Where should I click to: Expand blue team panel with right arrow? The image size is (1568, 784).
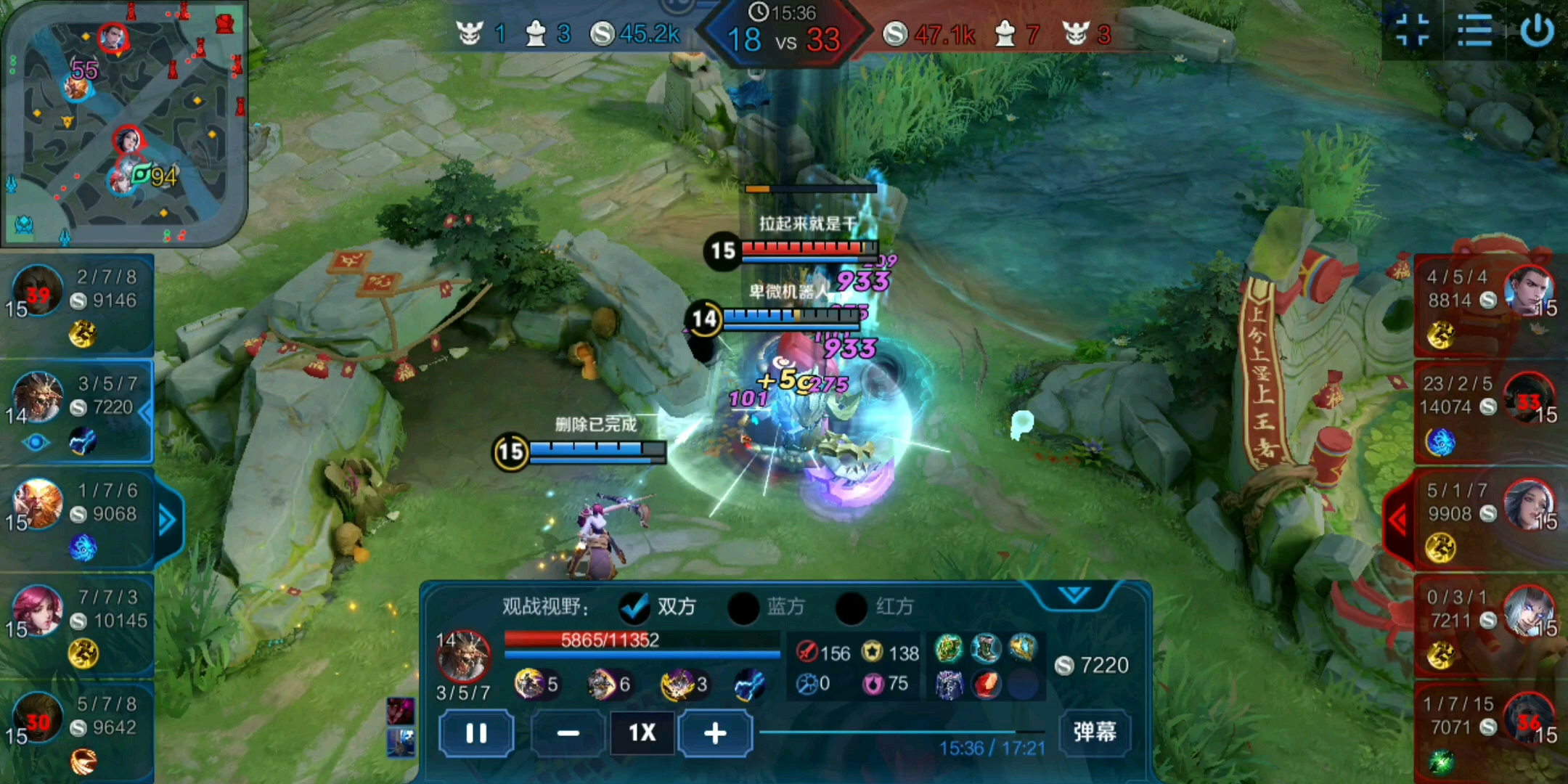click(168, 520)
